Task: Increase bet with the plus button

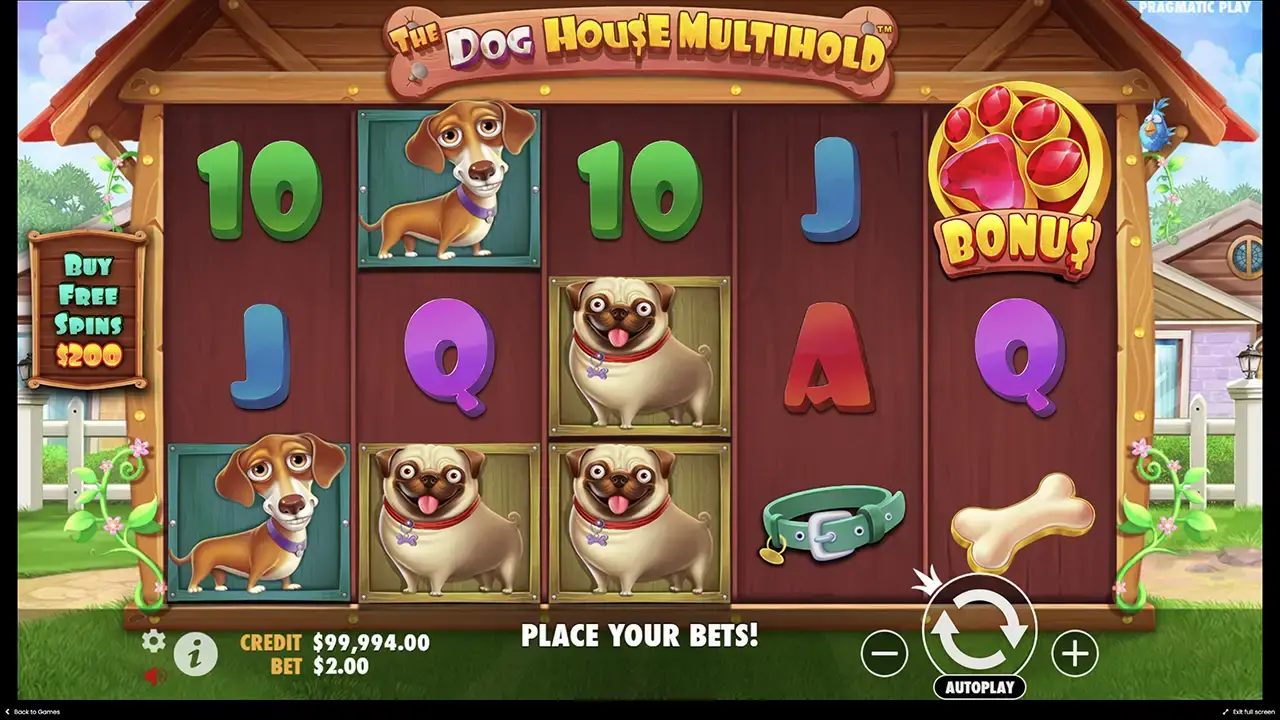Action: click(x=1073, y=652)
